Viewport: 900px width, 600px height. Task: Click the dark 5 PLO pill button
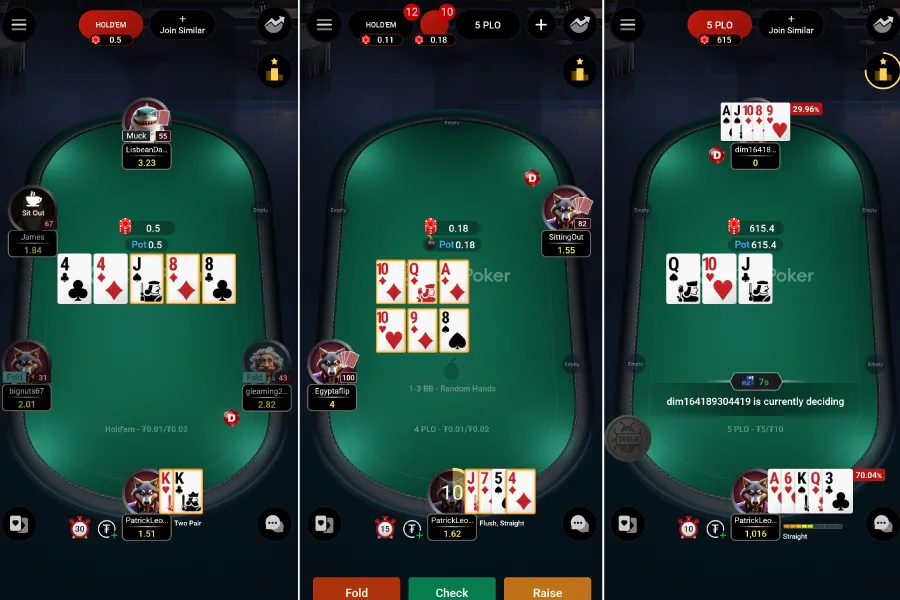tap(488, 25)
